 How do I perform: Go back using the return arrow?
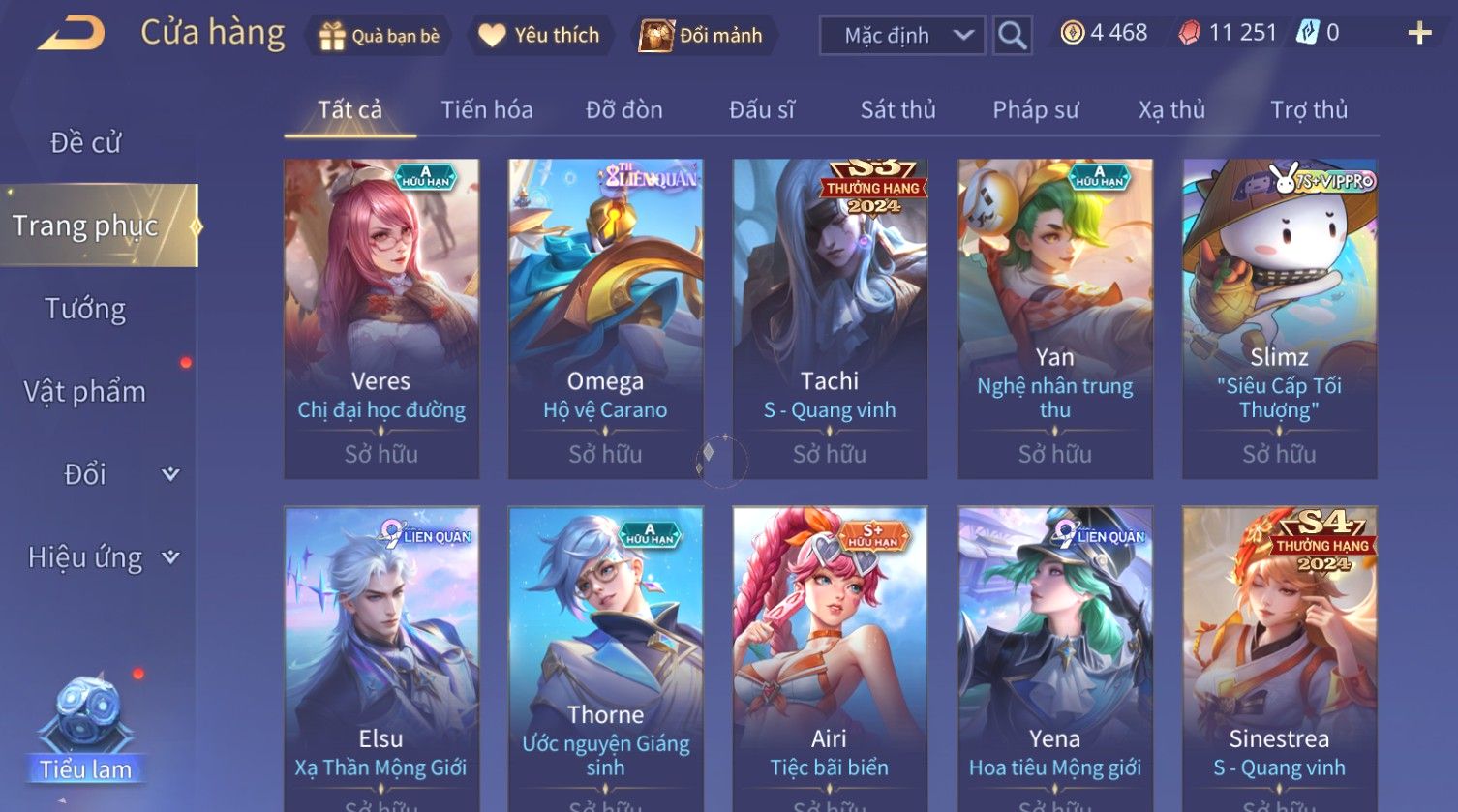71,35
